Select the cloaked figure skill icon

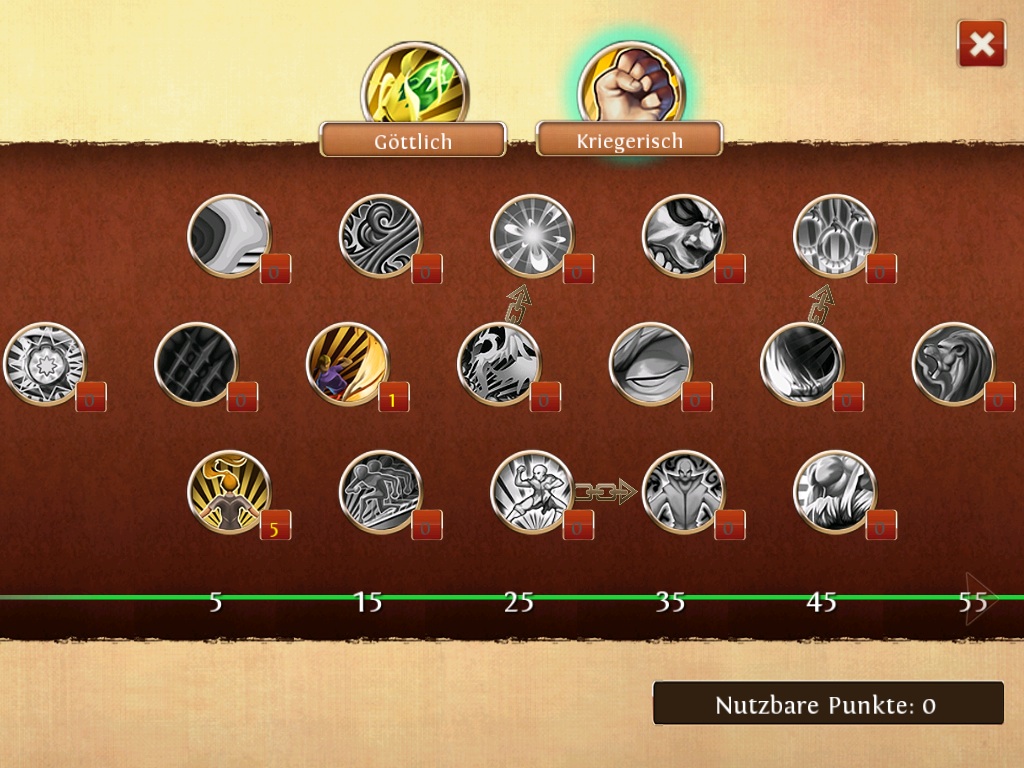(x=683, y=492)
